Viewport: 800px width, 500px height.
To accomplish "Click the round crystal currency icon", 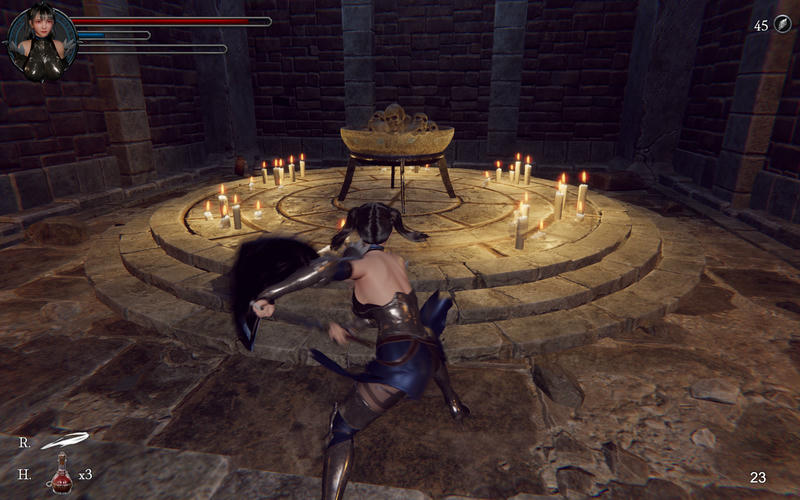I will click(780, 25).
